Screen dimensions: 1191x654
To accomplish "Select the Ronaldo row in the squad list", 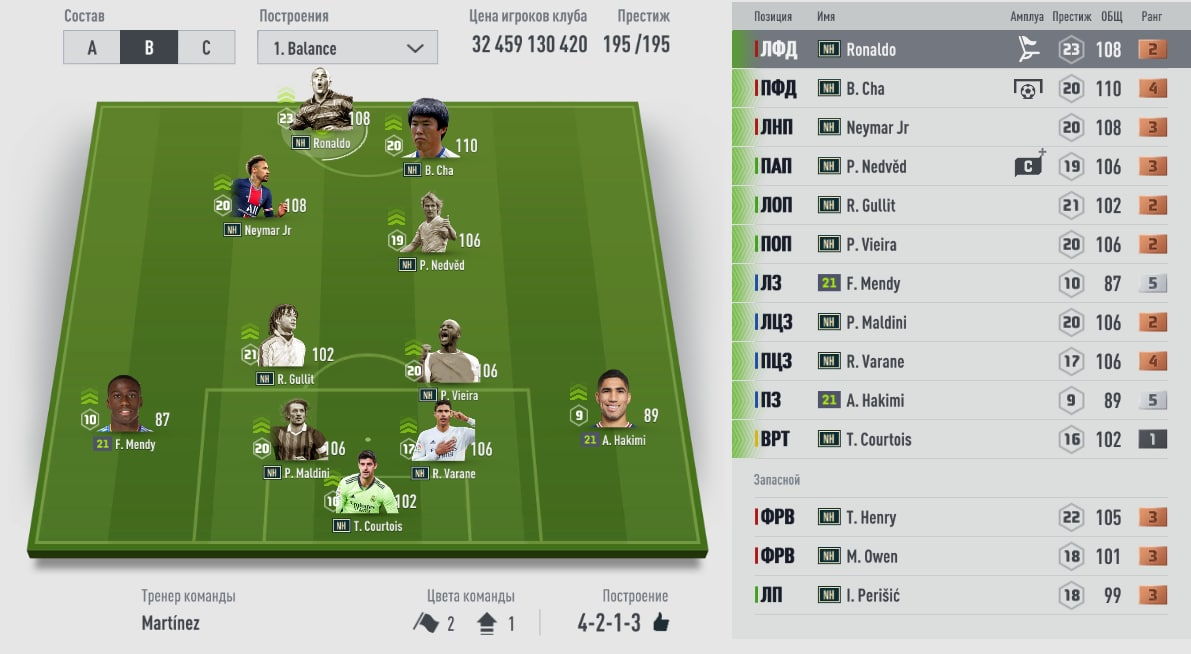I will click(x=960, y=49).
